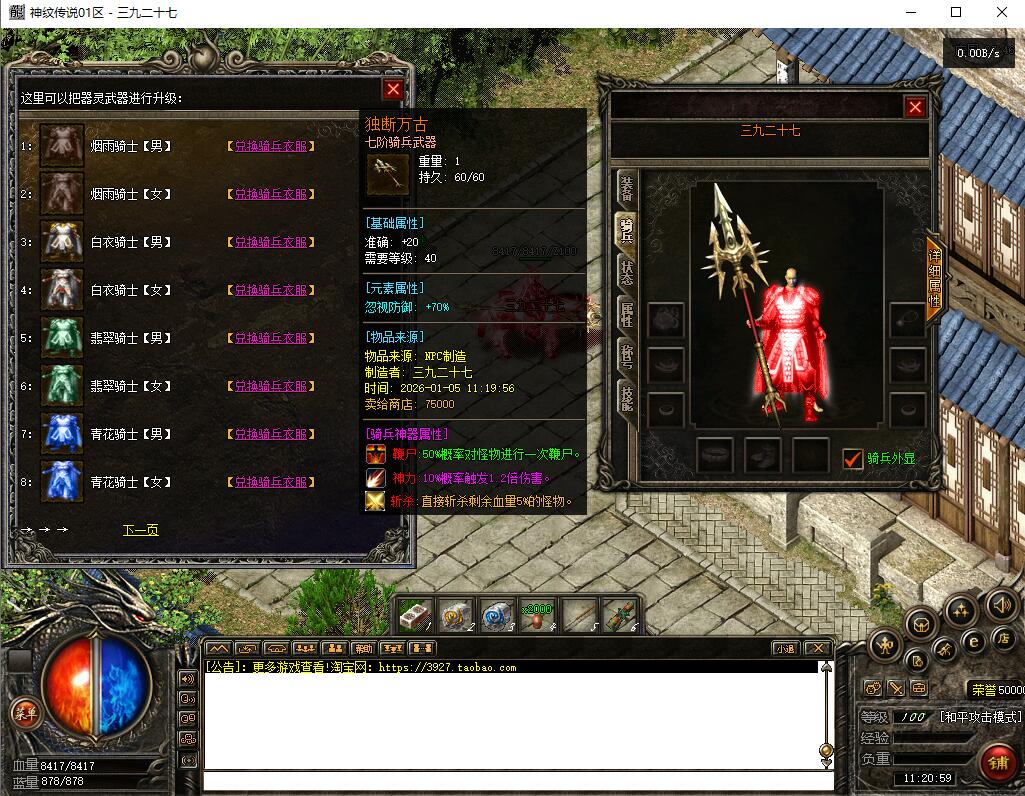Image resolution: width=1025 pixels, height=796 pixels.
Task: Use the x2000 potion hotbar slot
Action: point(536,616)
